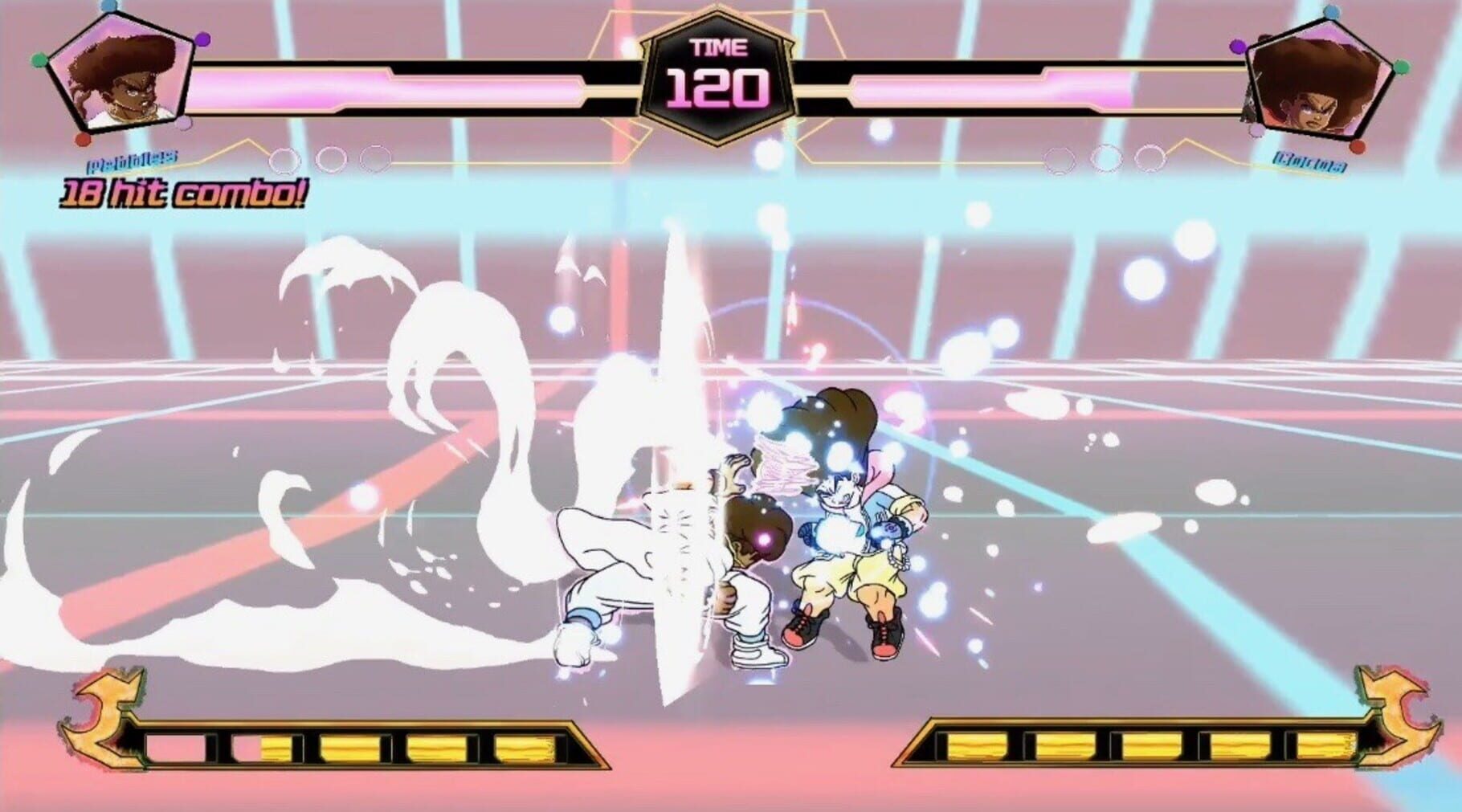
Task: Toggle the middle round circle on the left side
Action: point(329,158)
